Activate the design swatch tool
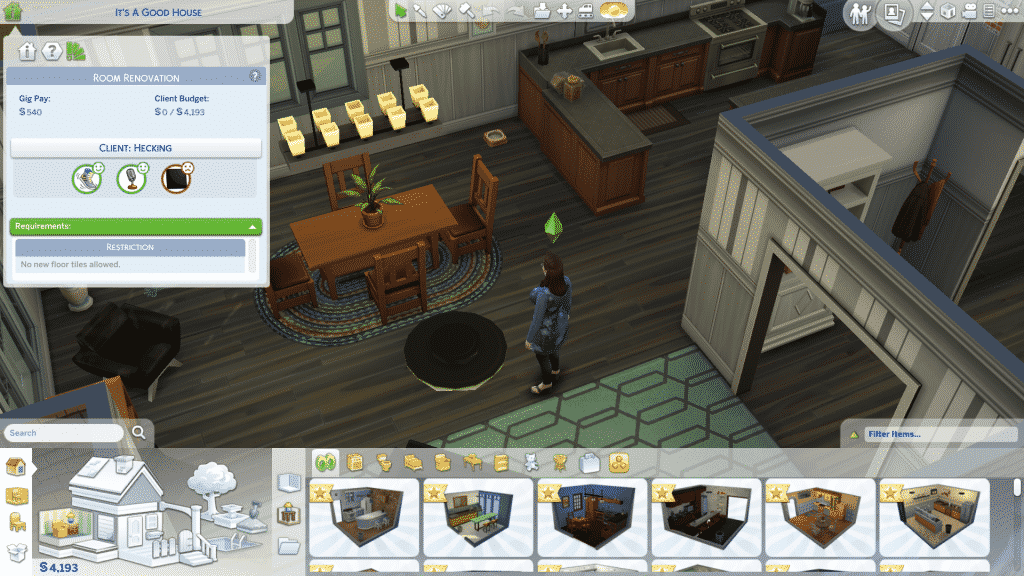The height and width of the screenshot is (576, 1024). pyautogui.click(x=443, y=11)
